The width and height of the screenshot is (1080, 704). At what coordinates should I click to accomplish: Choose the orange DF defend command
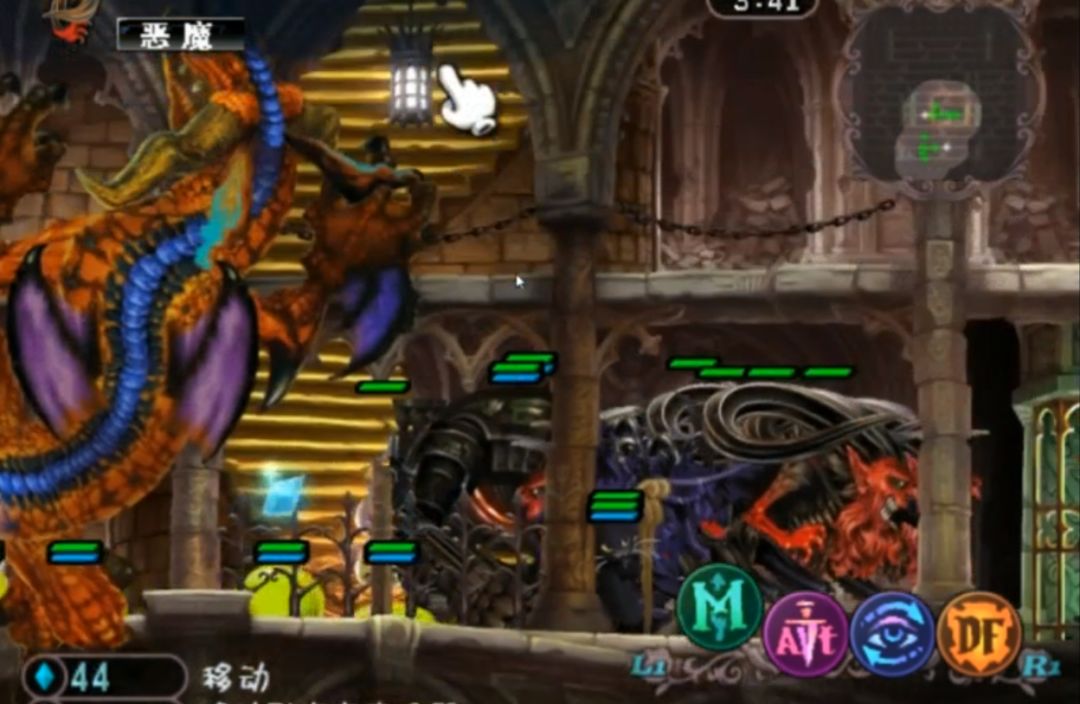[x=979, y=634]
